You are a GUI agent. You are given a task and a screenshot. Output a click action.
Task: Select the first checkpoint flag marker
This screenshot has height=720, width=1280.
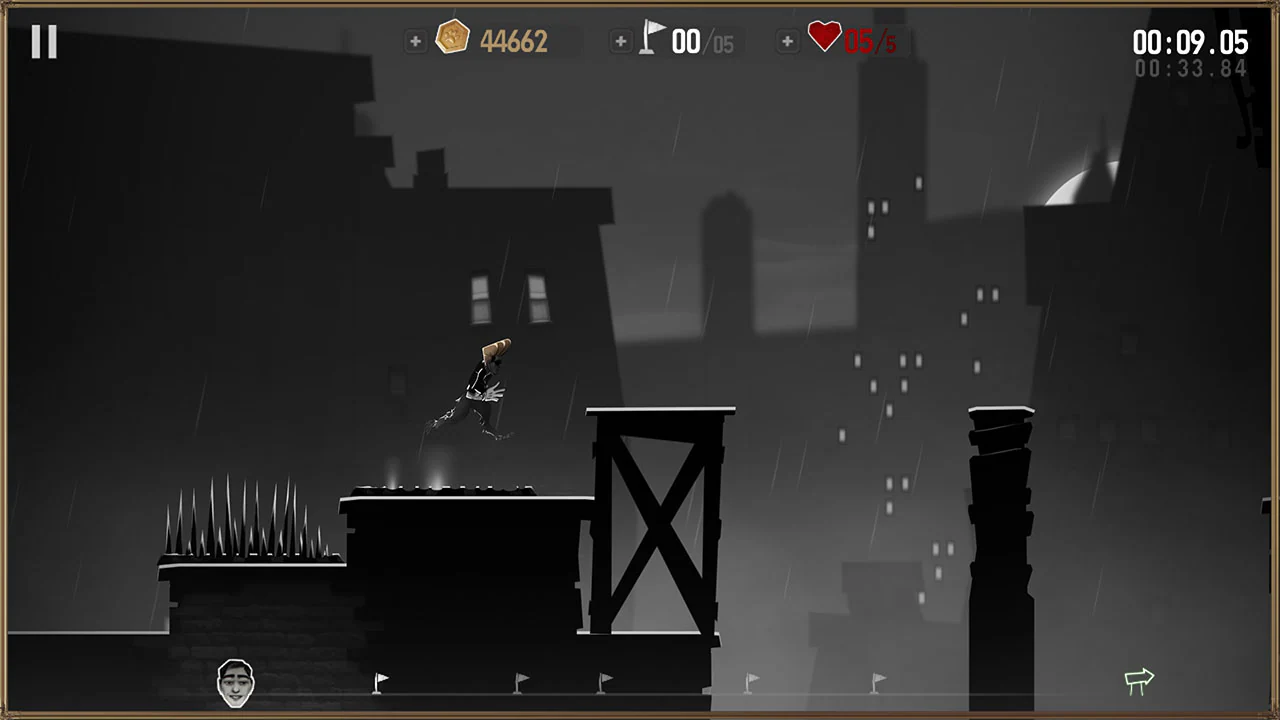(381, 681)
